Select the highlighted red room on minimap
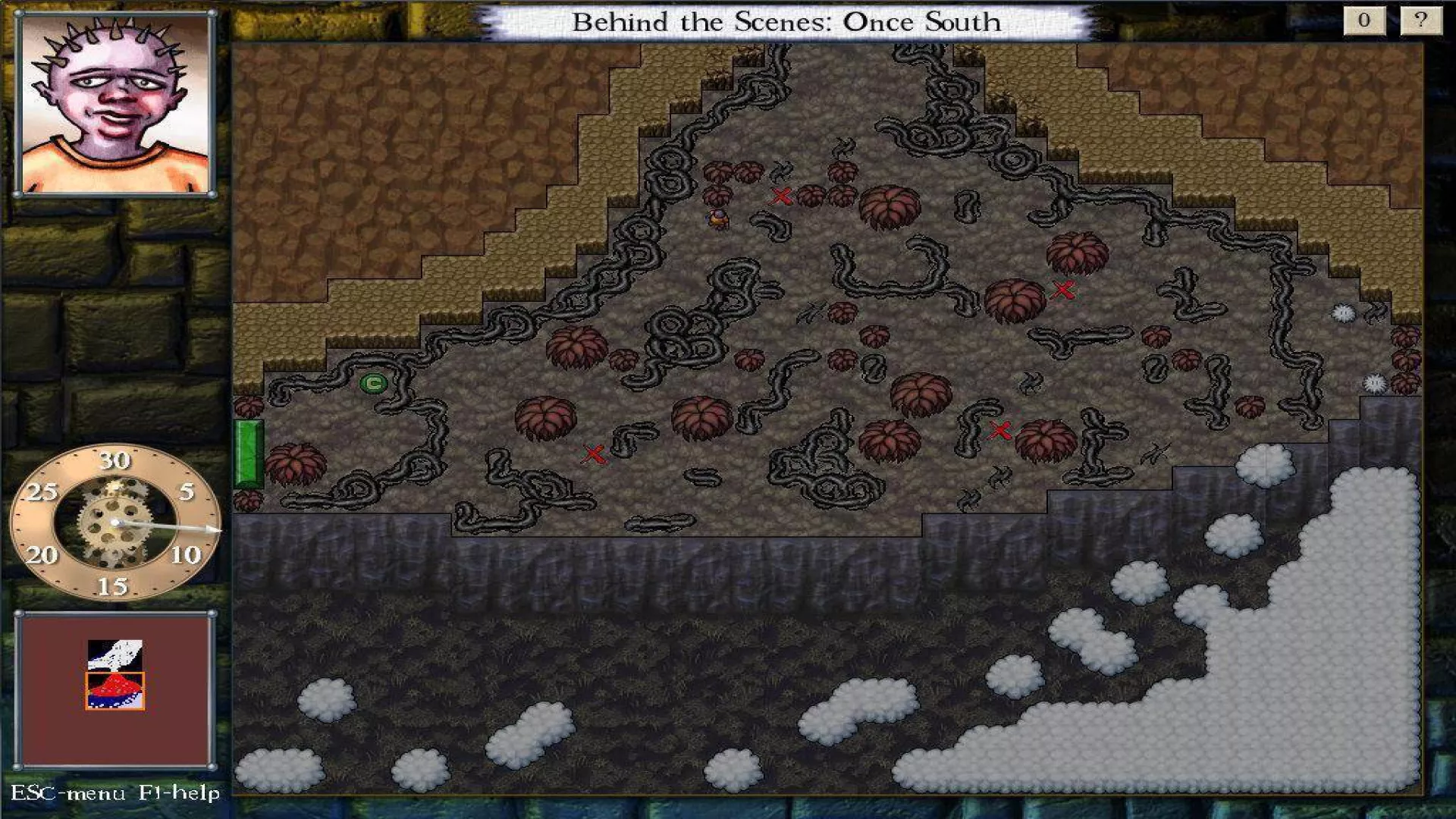 (115, 691)
